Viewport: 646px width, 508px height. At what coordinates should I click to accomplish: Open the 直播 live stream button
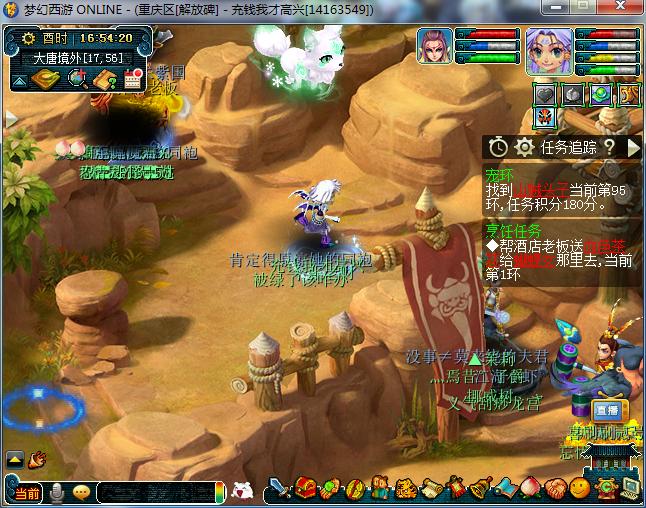coord(606,410)
